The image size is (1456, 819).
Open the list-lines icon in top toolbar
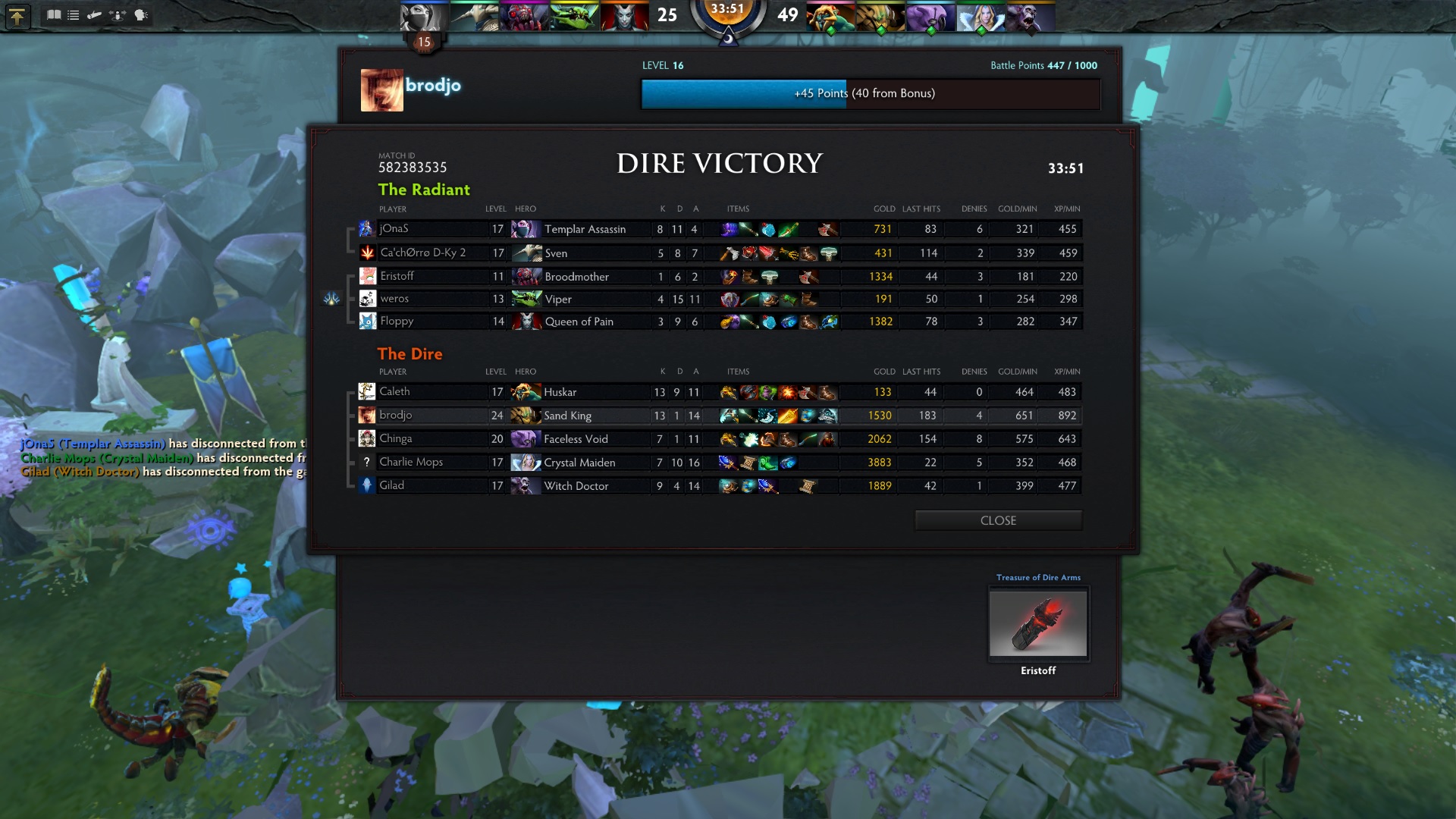pos(74,15)
